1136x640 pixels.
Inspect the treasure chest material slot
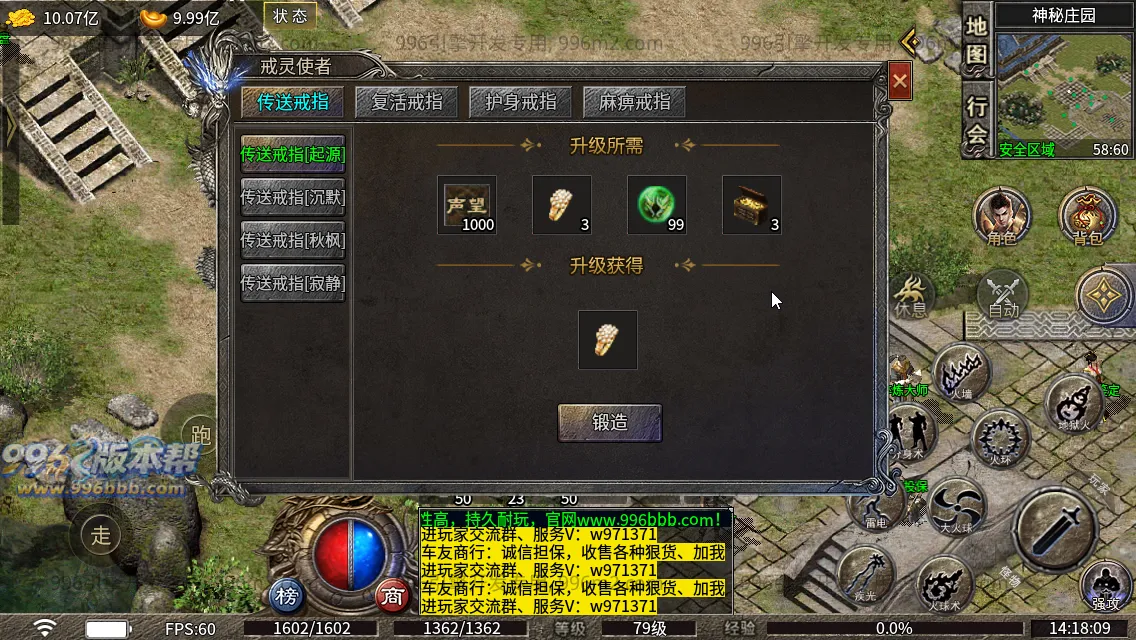(x=752, y=205)
